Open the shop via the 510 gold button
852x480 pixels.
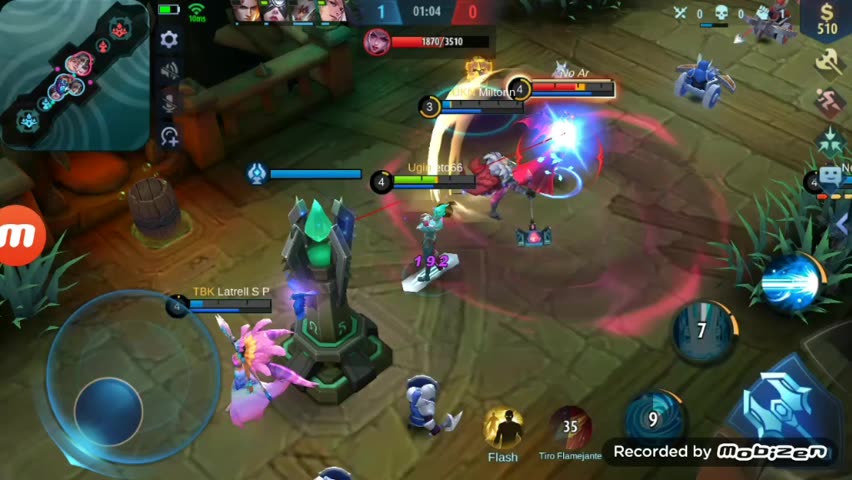click(x=827, y=20)
